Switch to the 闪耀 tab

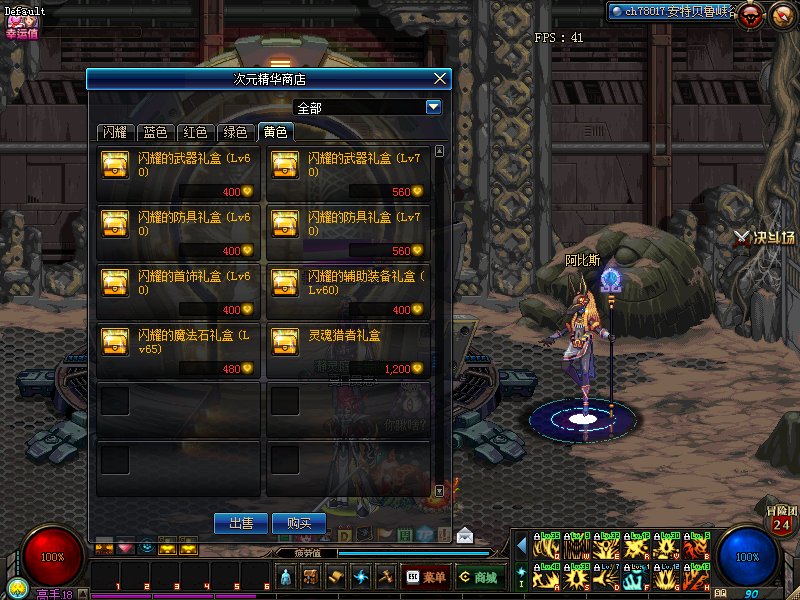pos(115,132)
